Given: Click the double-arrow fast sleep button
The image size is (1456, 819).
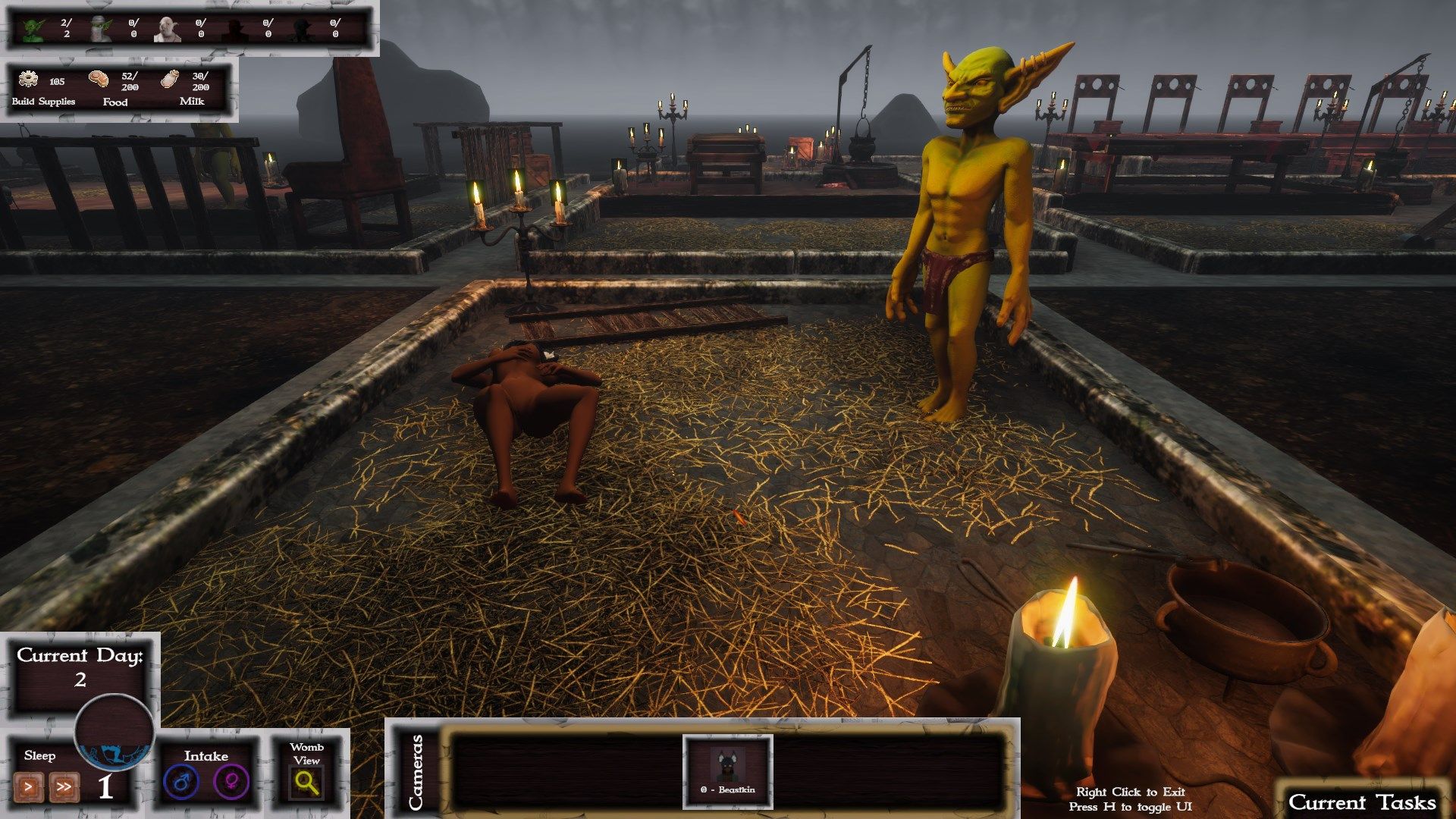Looking at the screenshot, I should tap(64, 786).
